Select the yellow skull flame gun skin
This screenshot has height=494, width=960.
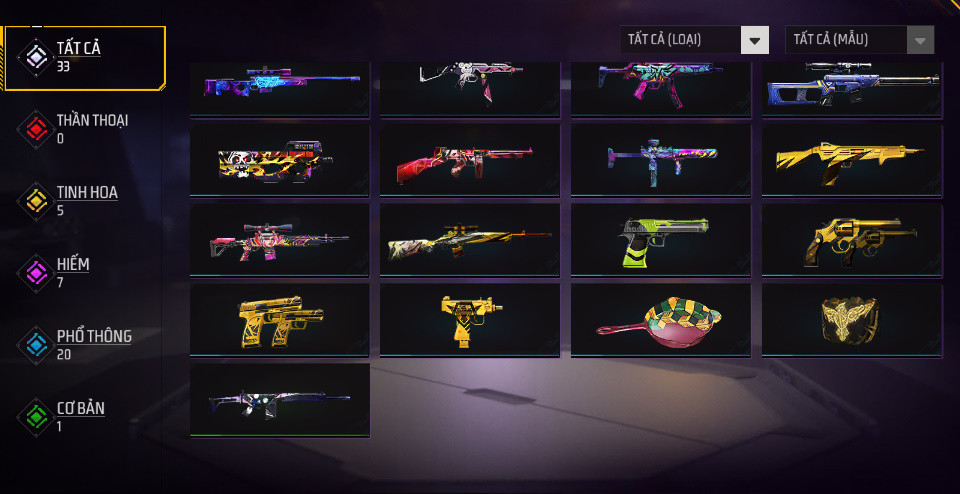click(x=279, y=158)
